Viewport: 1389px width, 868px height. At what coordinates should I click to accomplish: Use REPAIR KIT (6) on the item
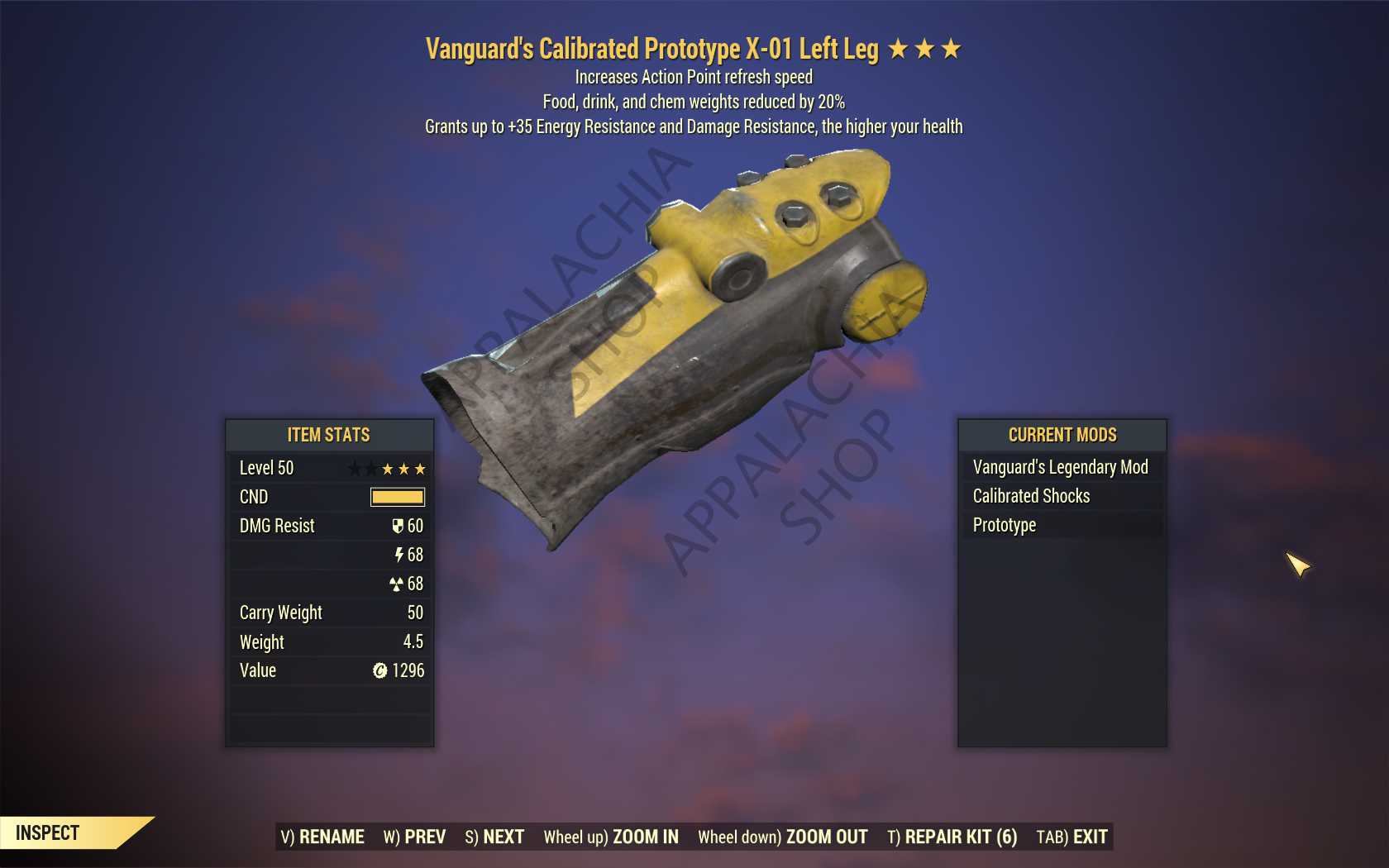(x=952, y=837)
